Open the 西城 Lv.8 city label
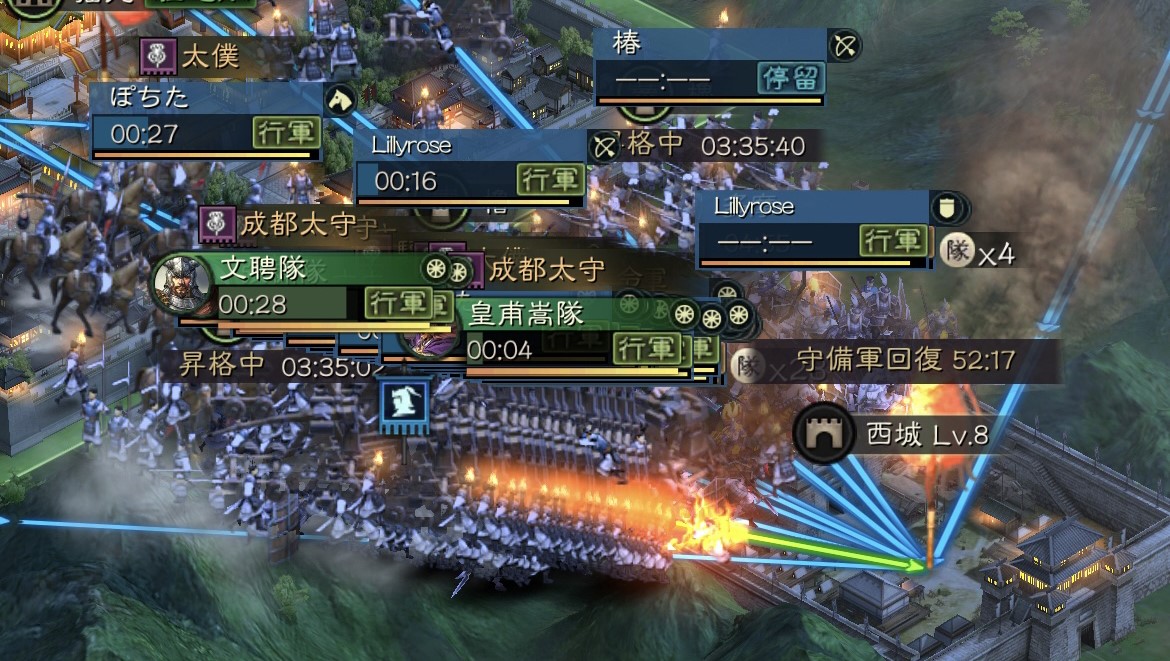This screenshot has height=661, width=1170. pyautogui.click(x=893, y=435)
